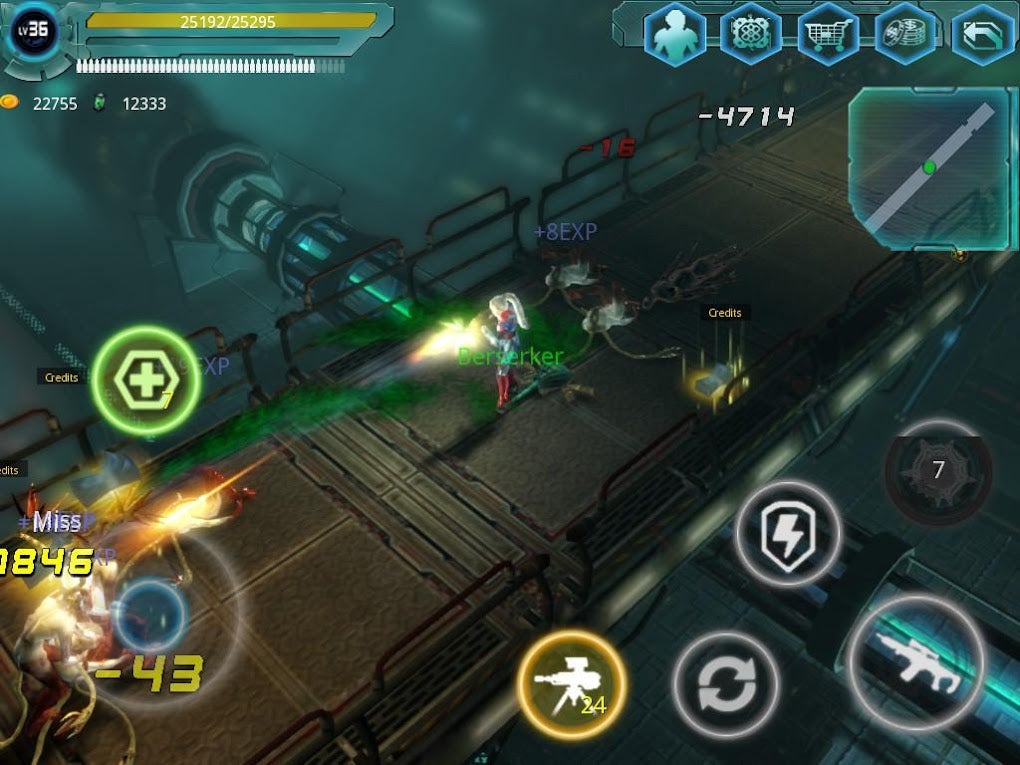Image resolution: width=1020 pixels, height=765 pixels.
Task: Use the green medkit heal button
Action: pyautogui.click(x=146, y=380)
